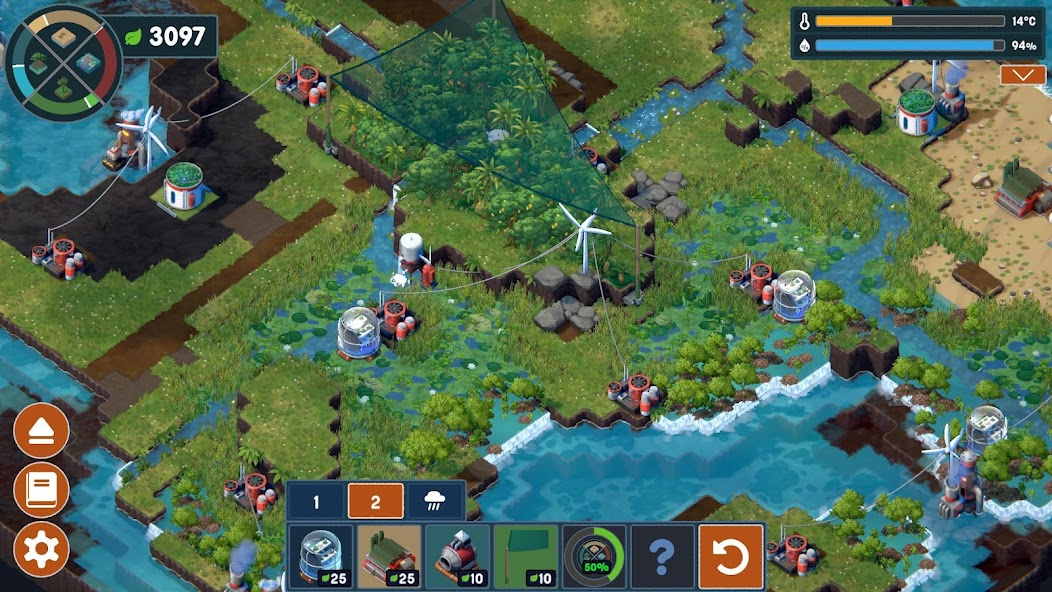Select the glass dome building costing 25
1052x592 pixels.
click(321, 557)
